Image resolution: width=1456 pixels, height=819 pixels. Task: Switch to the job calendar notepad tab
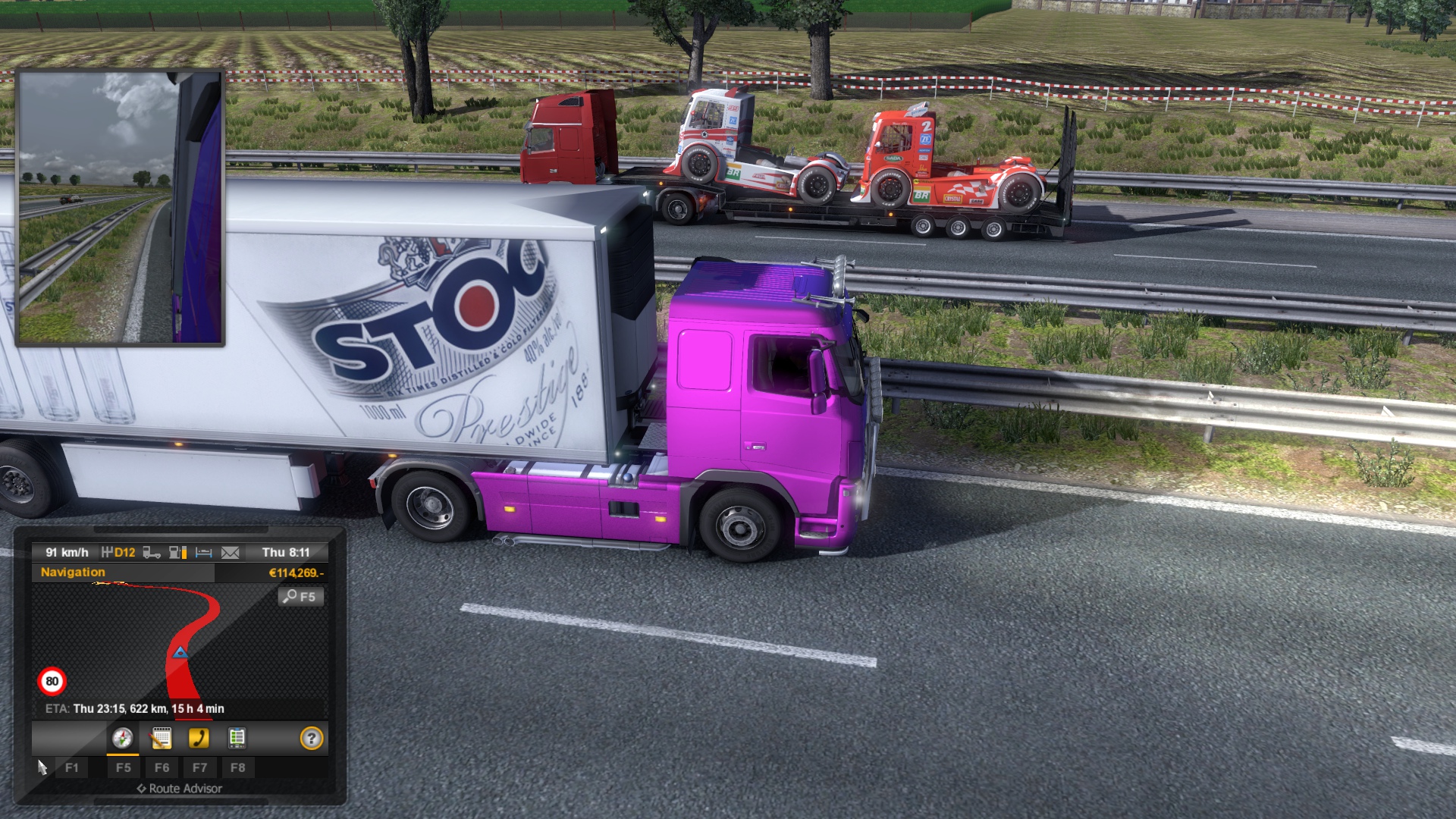click(161, 738)
